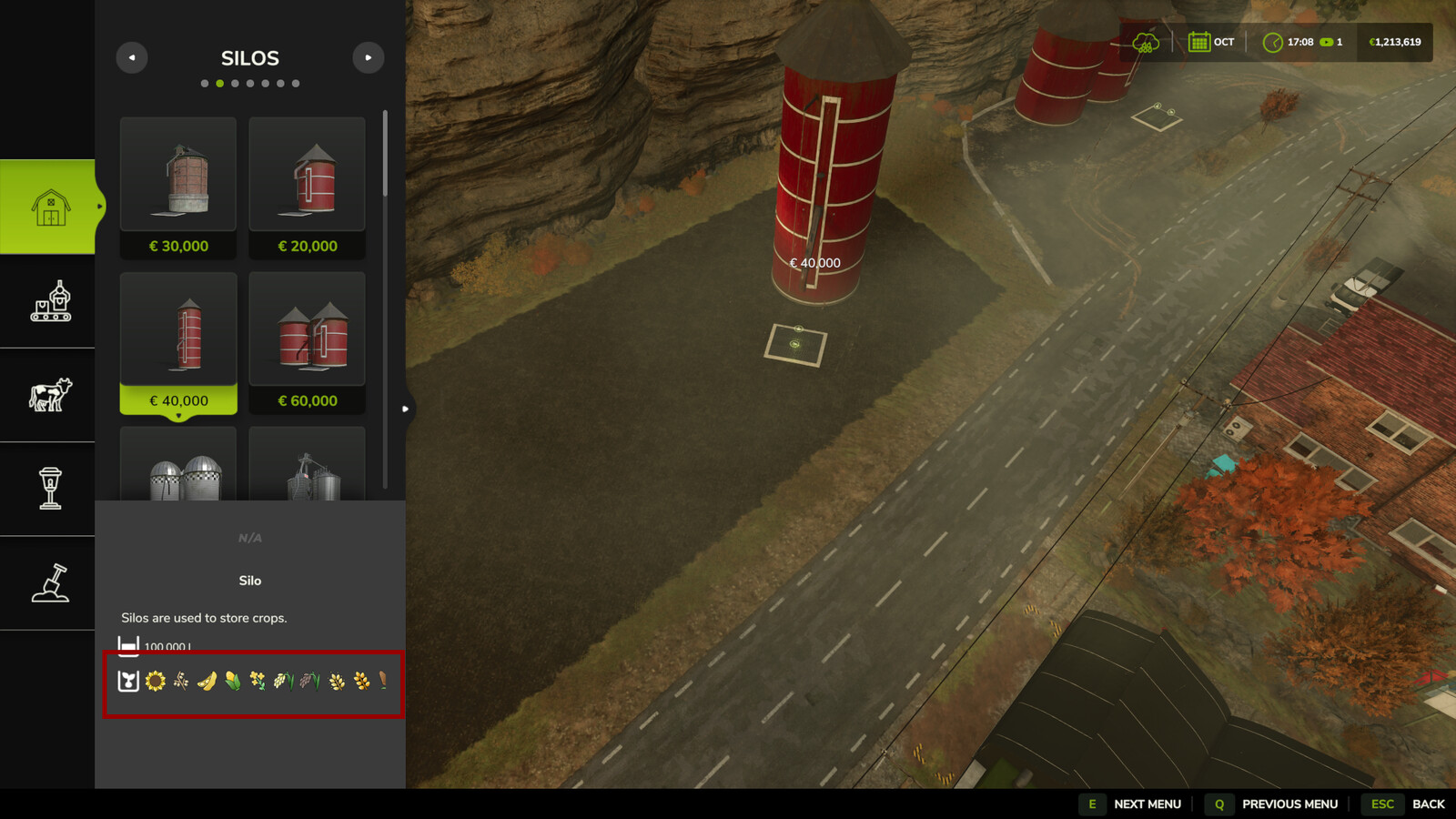The height and width of the screenshot is (819, 1456).
Task: Click the silo list scrollbar
Action: [385, 155]
